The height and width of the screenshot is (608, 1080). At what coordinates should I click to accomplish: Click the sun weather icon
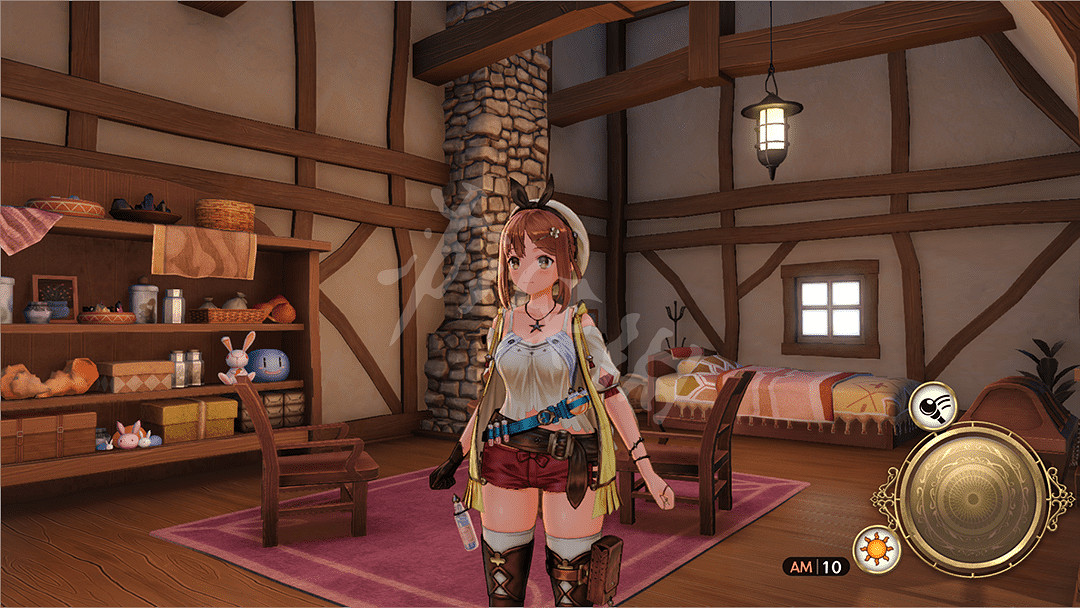(x=876, y=550)
